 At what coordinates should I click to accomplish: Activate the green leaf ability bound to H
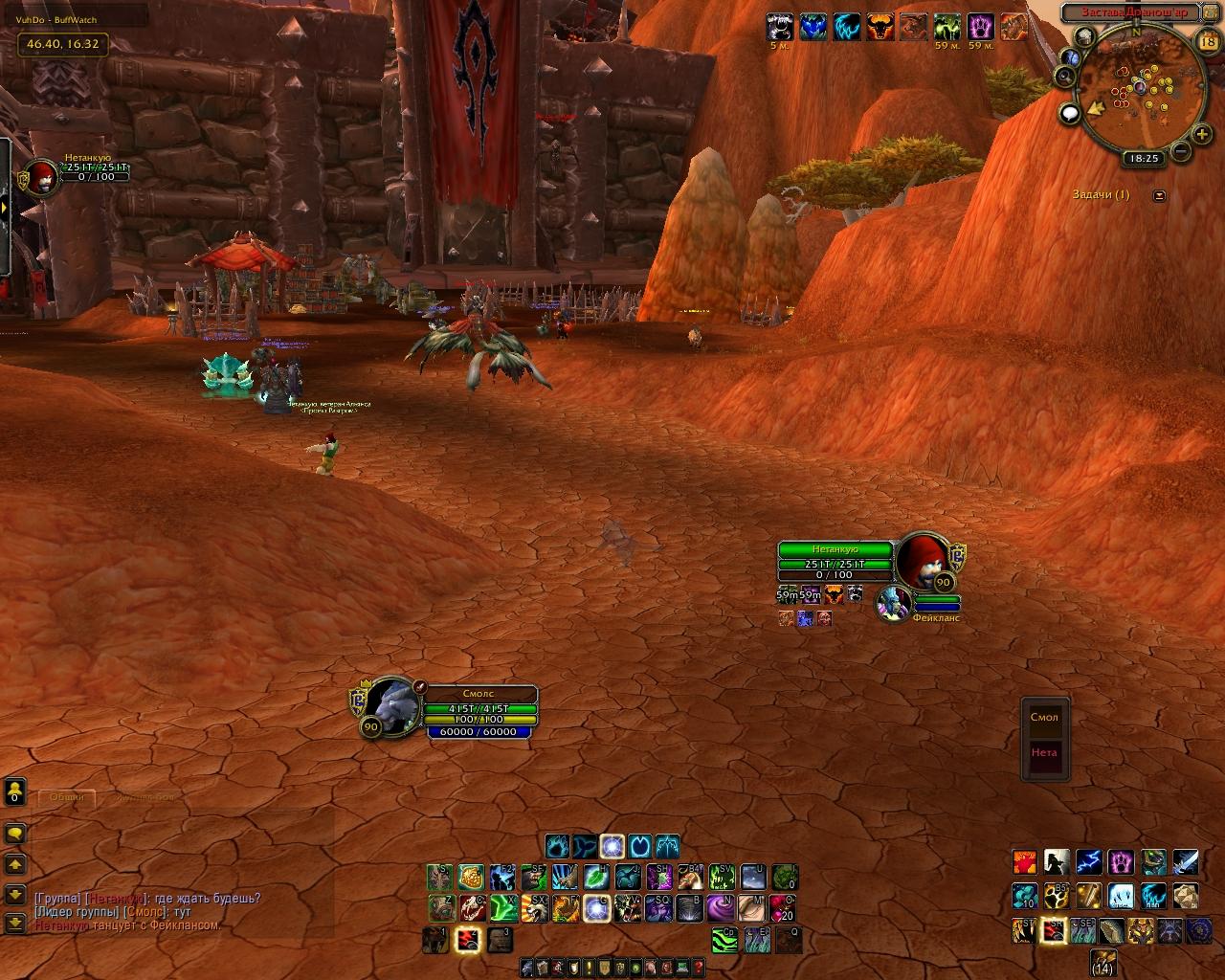click(596, 877)
